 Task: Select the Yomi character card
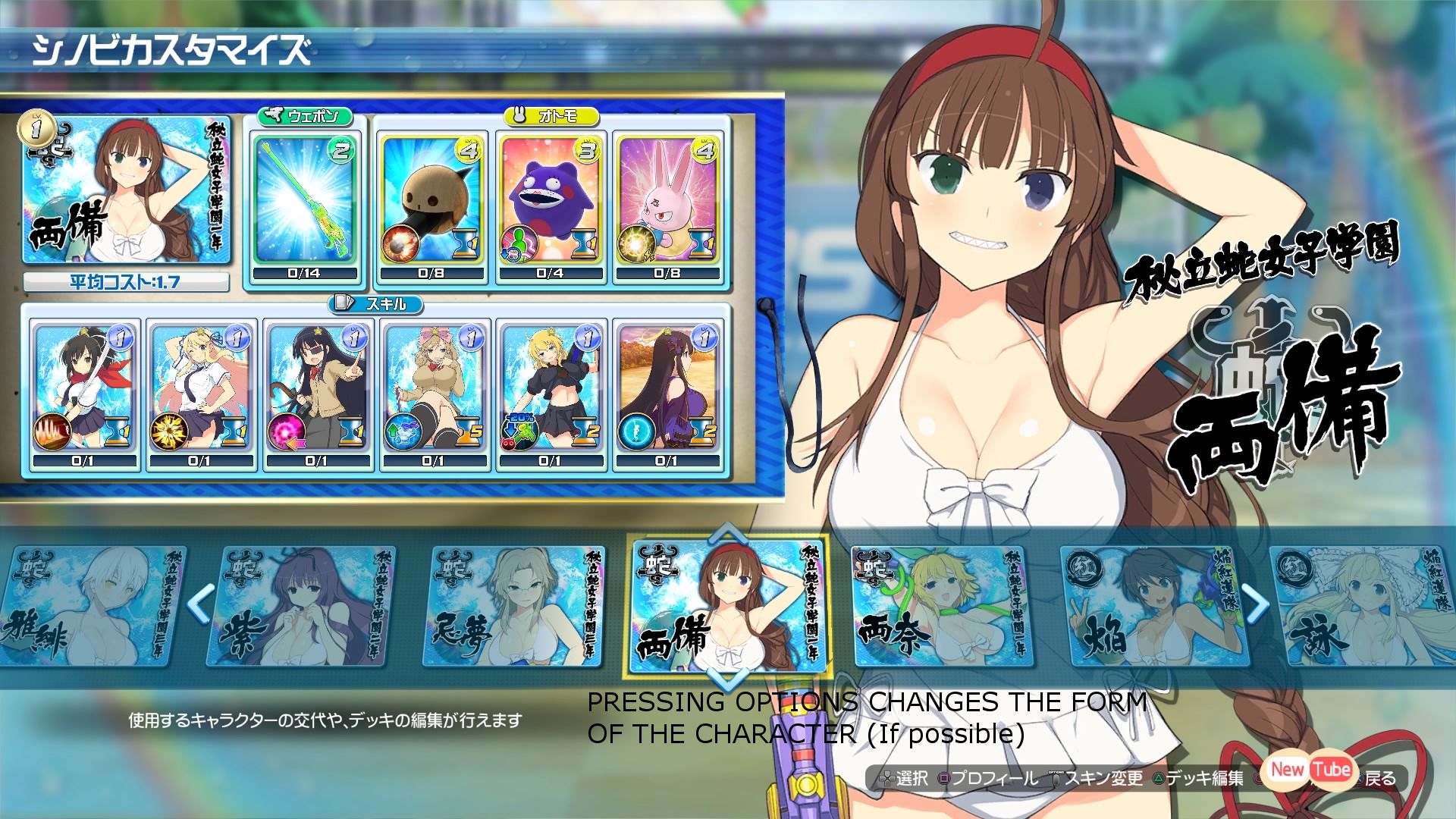click(x=1357, y=607)
